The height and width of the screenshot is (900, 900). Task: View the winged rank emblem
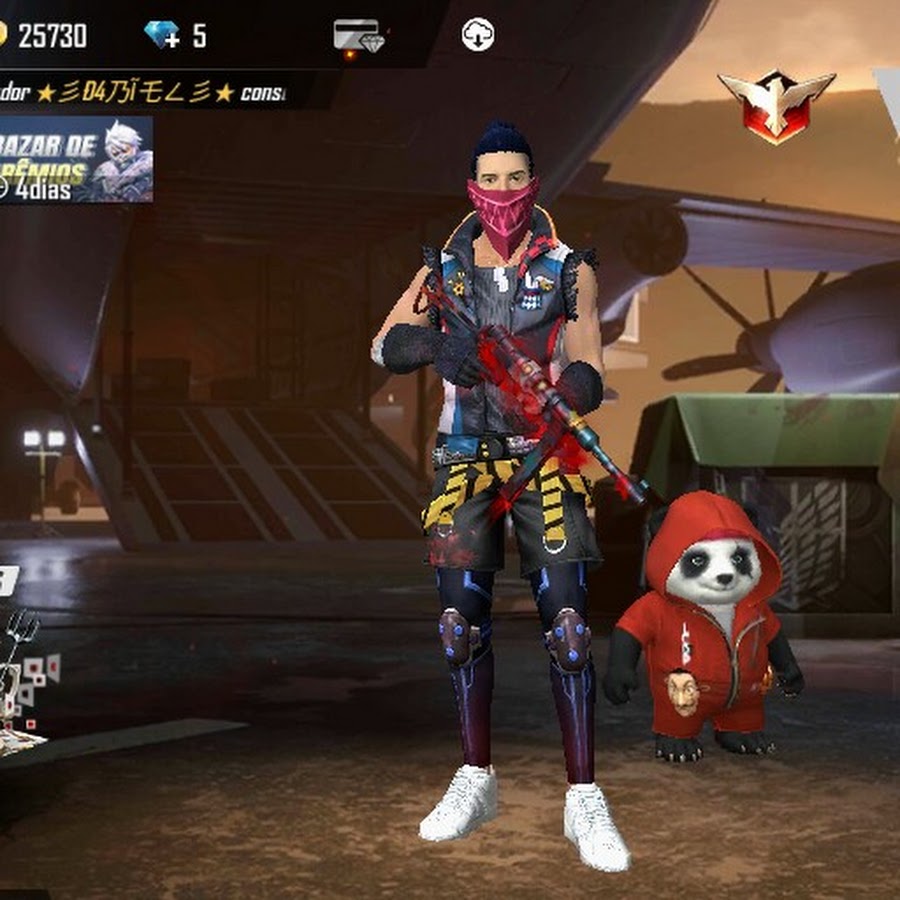(776, 104)
